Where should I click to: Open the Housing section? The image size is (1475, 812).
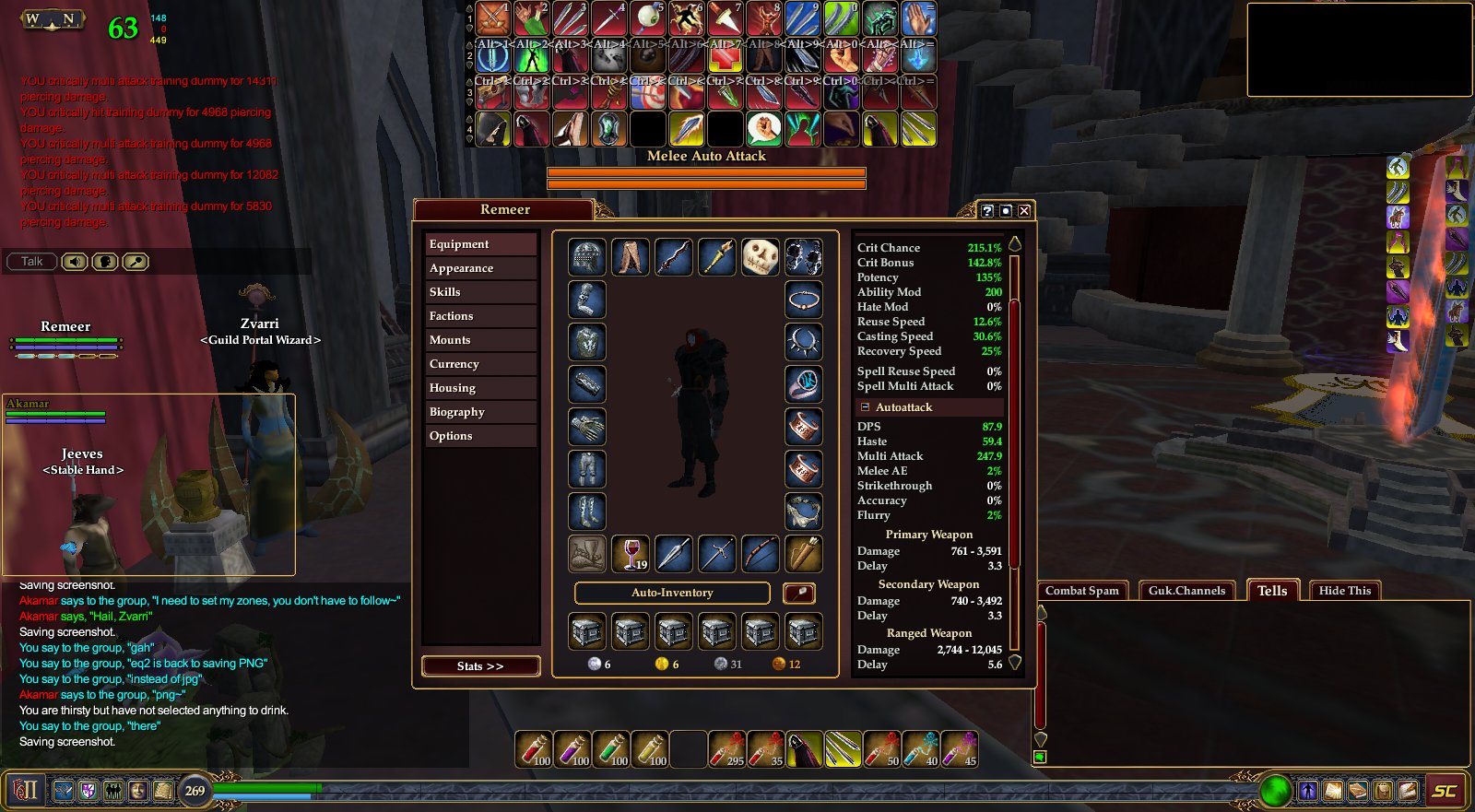(x=480, y=388)
